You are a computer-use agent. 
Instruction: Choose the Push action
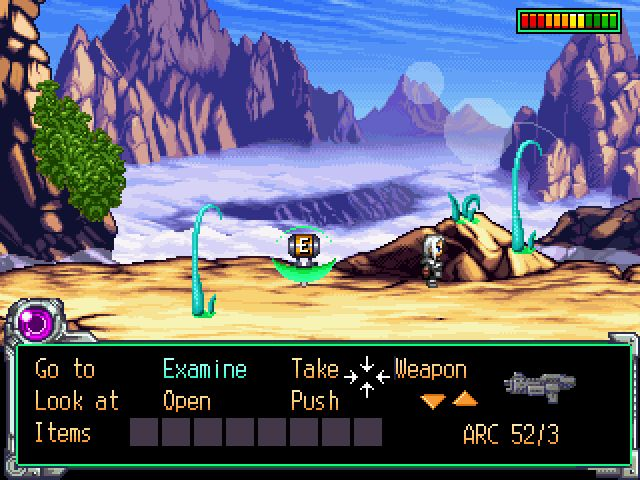[x=315, y=402]
